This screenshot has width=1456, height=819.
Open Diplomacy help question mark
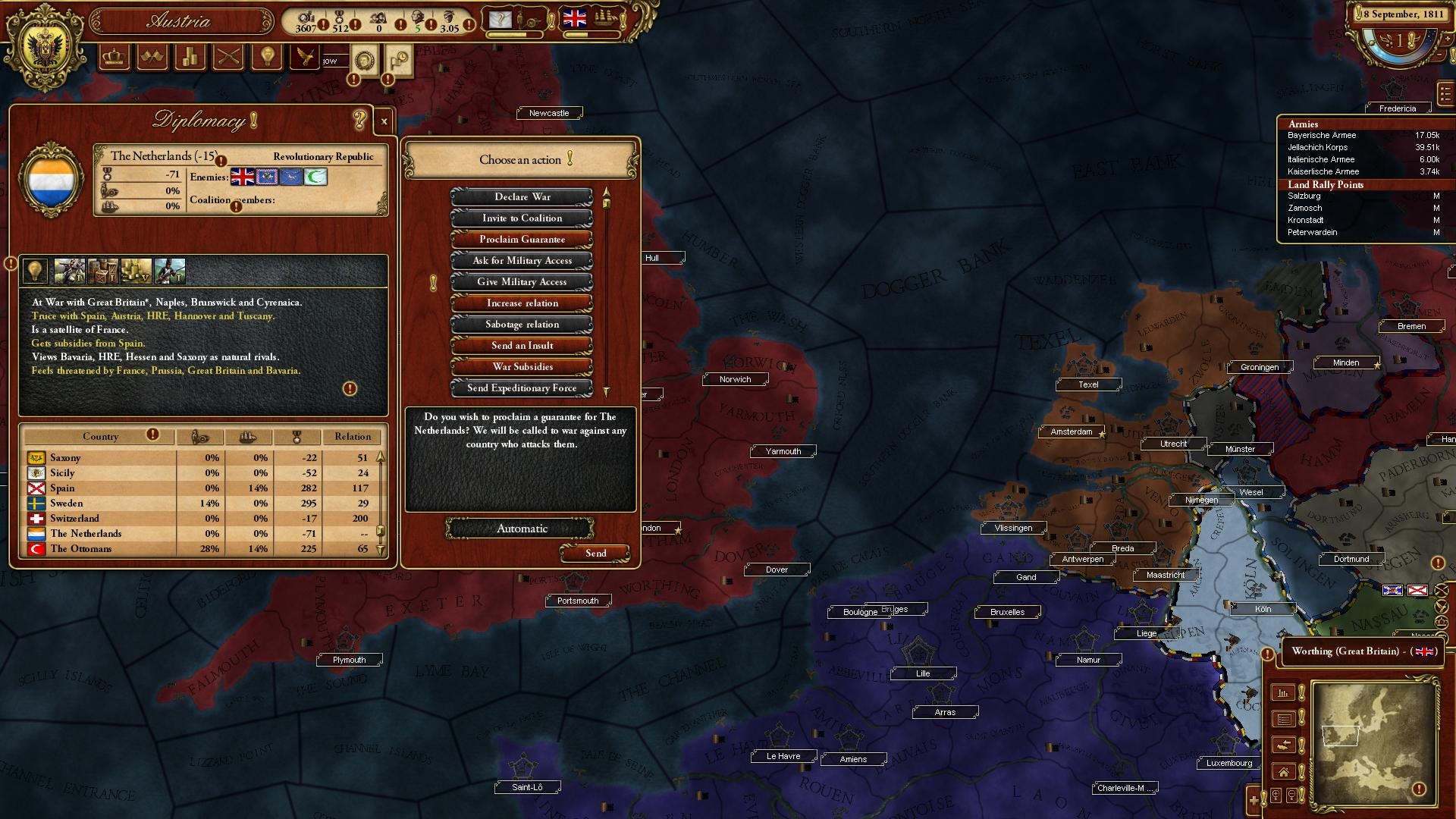[x=359, y=120]
